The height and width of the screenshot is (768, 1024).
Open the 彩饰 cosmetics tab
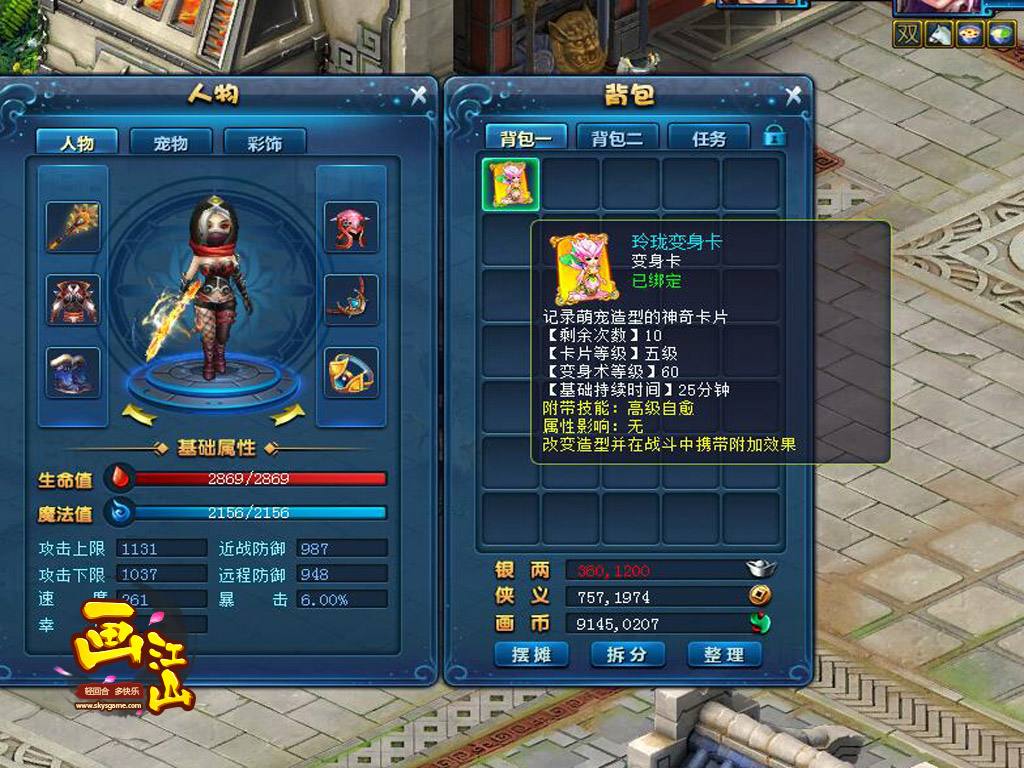coord(264,143)
